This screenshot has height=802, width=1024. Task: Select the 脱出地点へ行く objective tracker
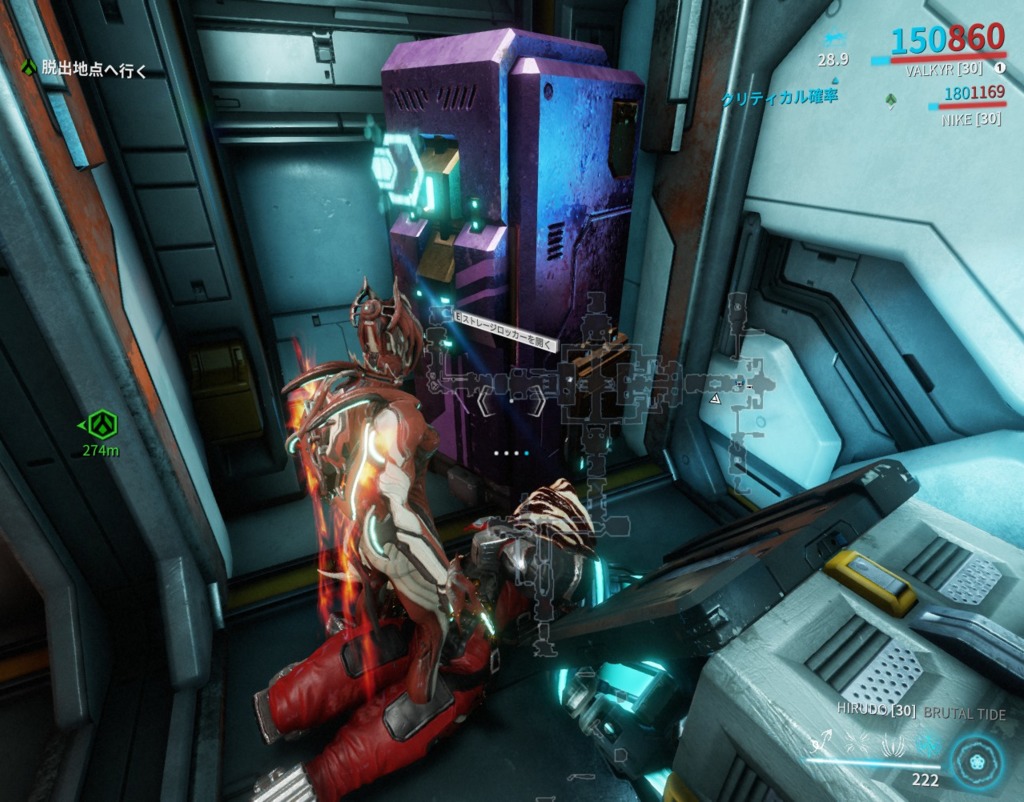click(91, 68)
